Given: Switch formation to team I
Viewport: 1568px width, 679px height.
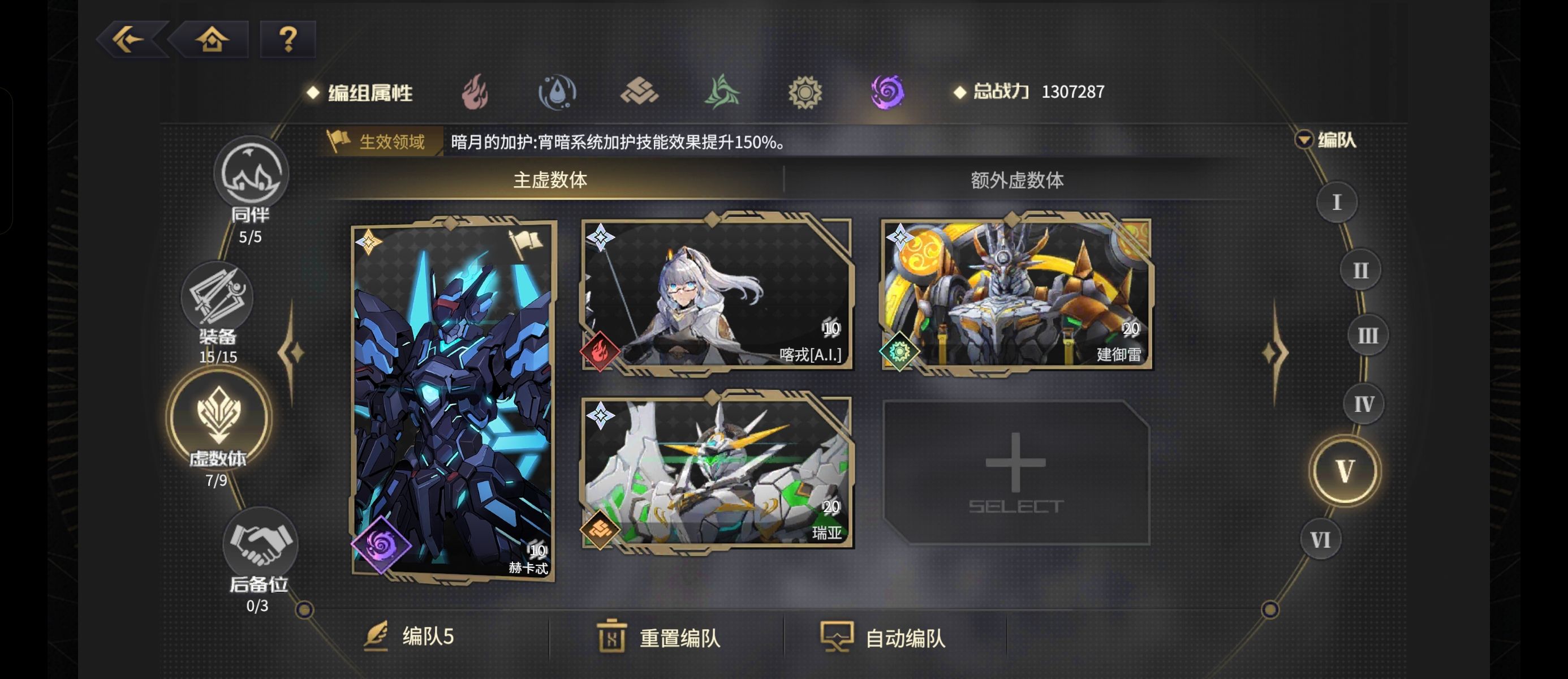Looking at the screenshot, I should 1336,201.
